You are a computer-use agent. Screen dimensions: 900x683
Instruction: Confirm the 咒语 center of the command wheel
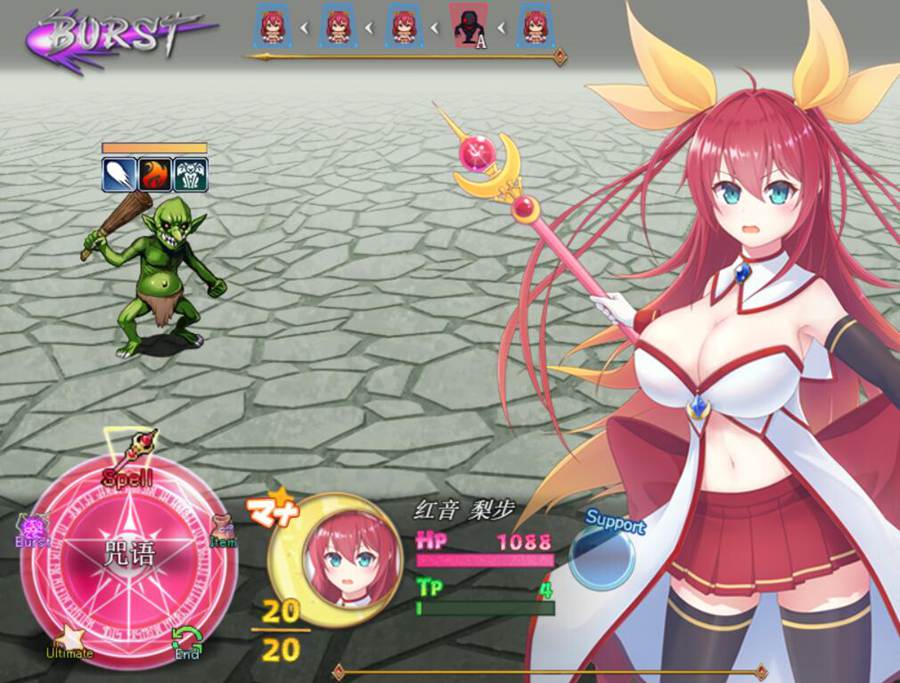pyautogui.click(x=129, y=553)
